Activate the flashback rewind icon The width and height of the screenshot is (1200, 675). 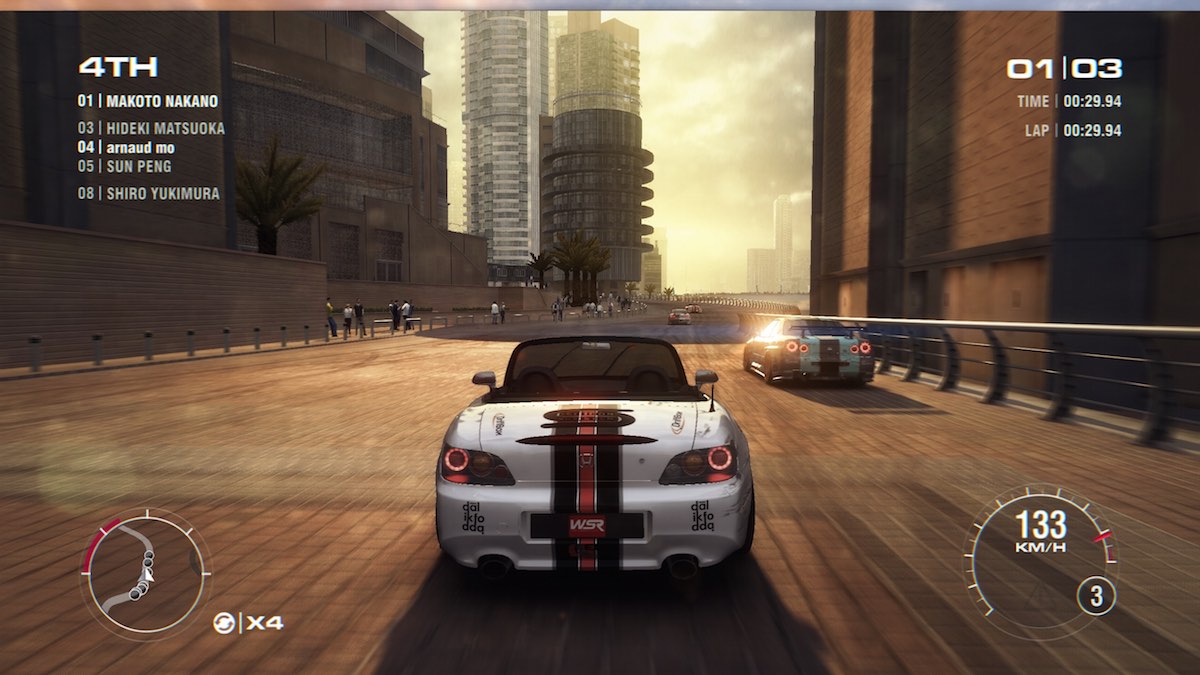click(224, 623)
